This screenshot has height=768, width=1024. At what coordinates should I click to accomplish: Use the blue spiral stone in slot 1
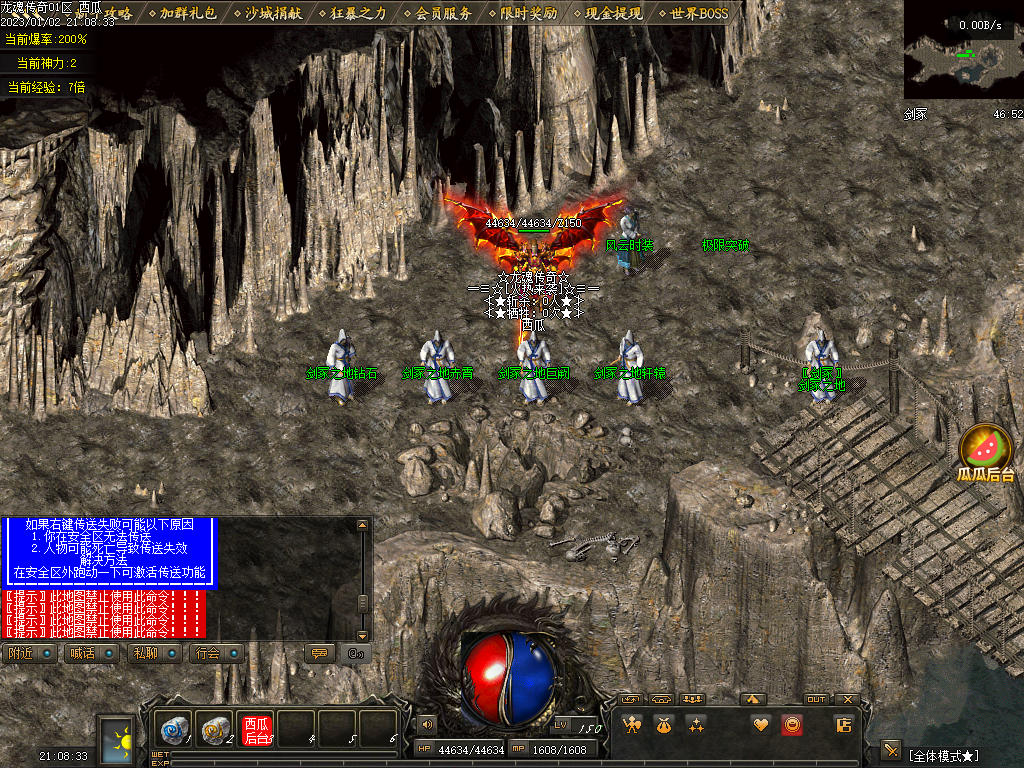coord(174,730)
